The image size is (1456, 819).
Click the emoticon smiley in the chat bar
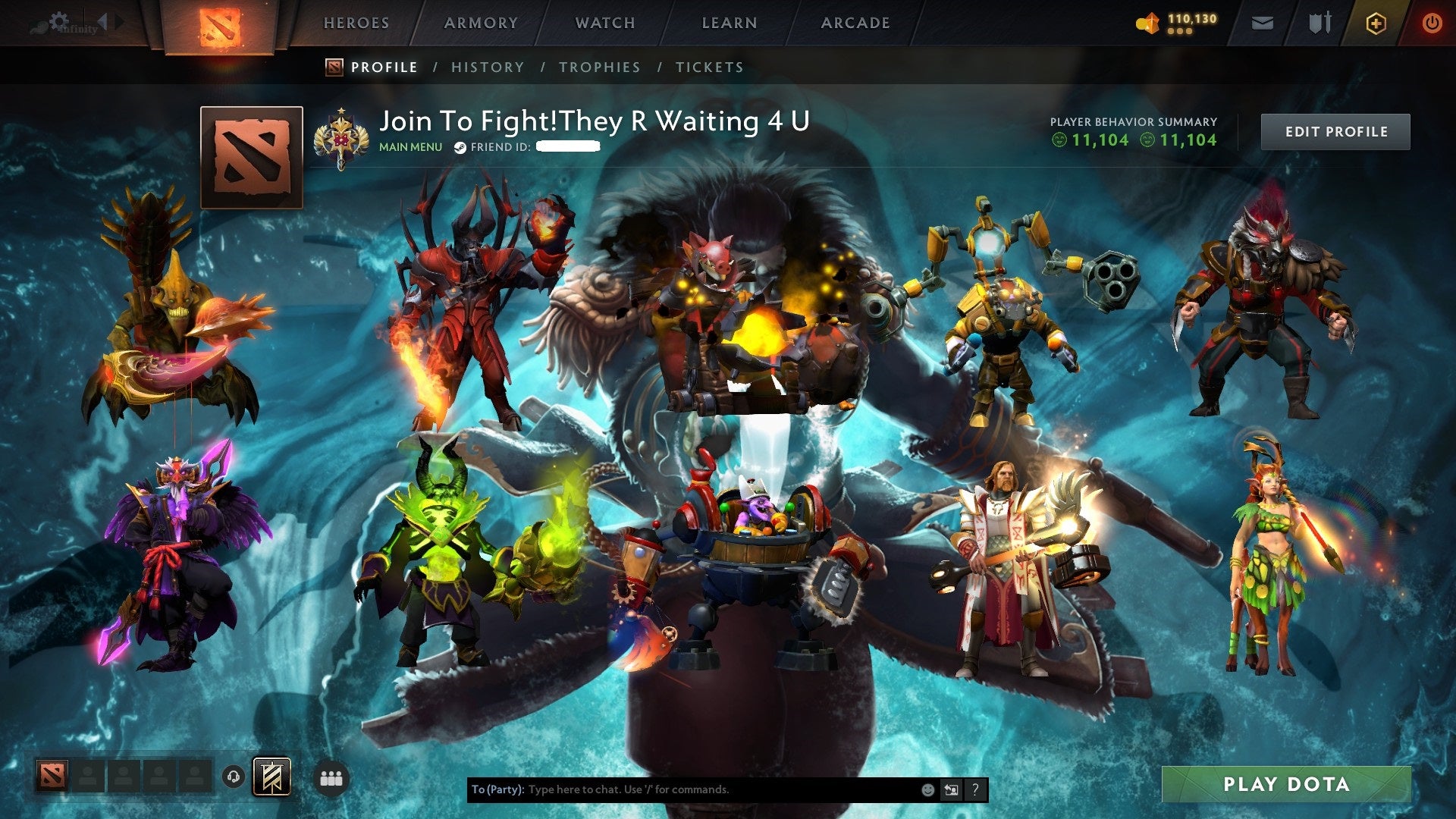pos(927,789)
